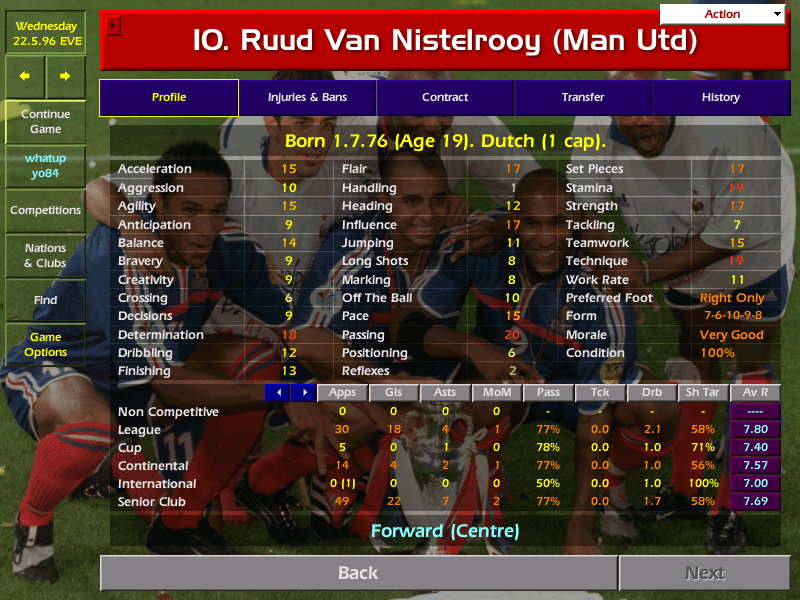
Task: Open the Competitions screen
Action: tap(46, 210)
